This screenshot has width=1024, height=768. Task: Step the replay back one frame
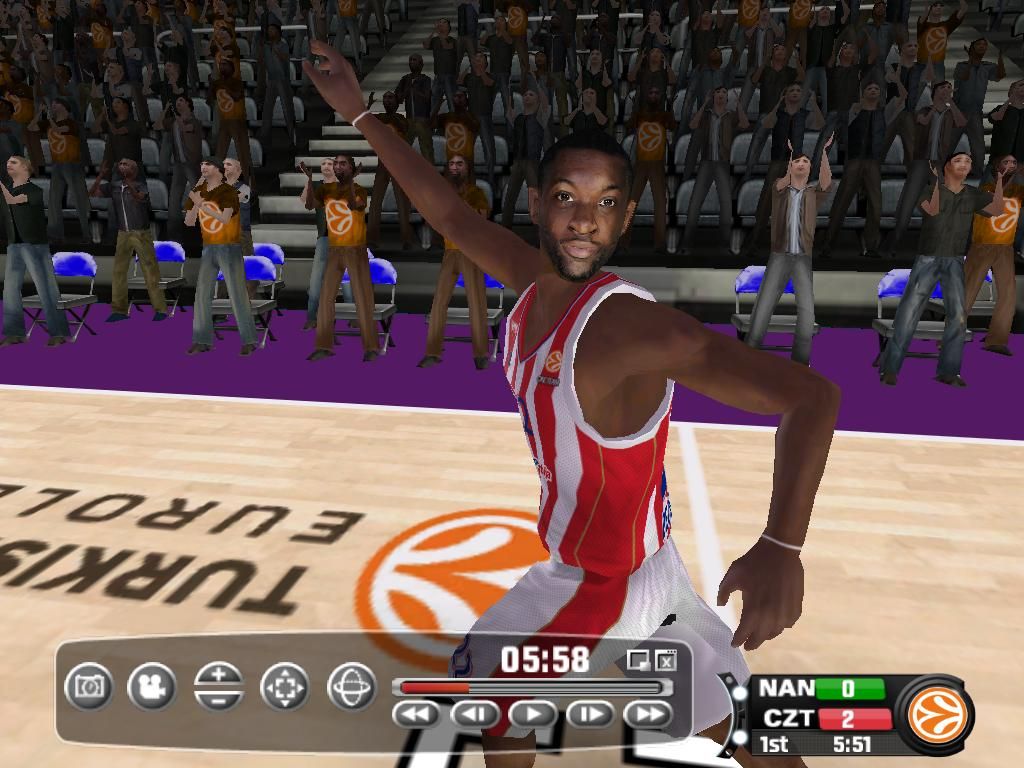click(x=476, y=714)
